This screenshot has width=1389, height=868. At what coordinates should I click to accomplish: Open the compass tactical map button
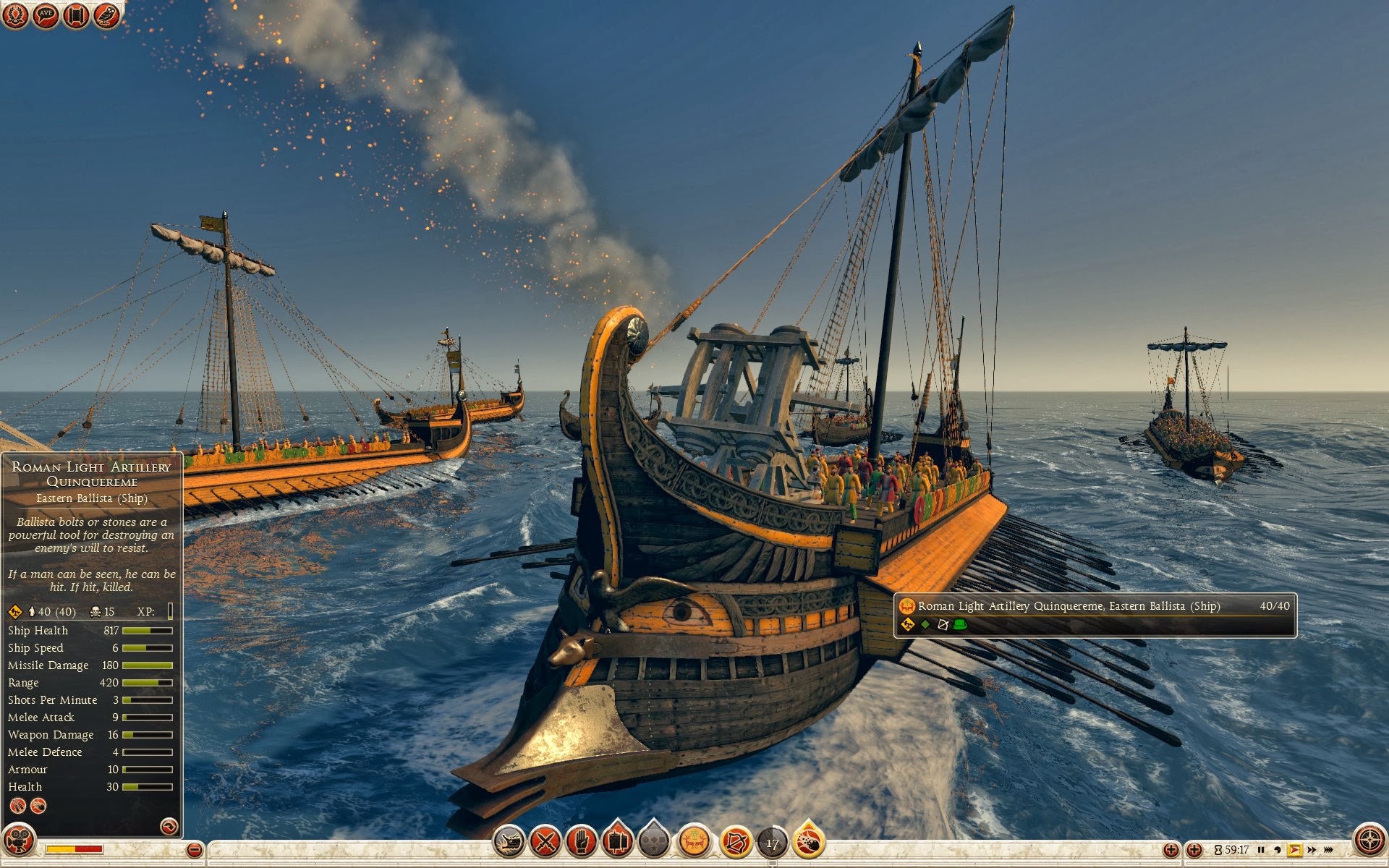tap(1369, 841)
